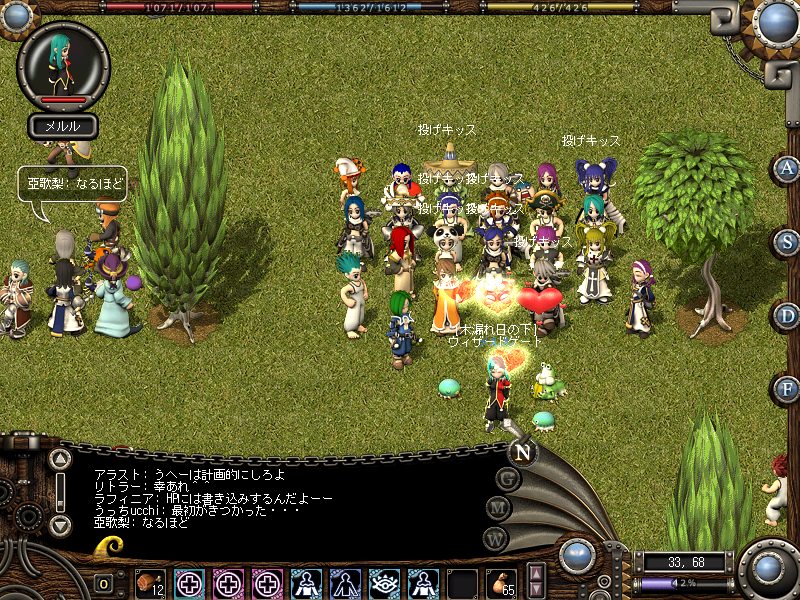Image resolution: width=800 pixels, height=600 pixels.
Task: Switch hotbar page with the down arrow
Action: click(536, 591)
